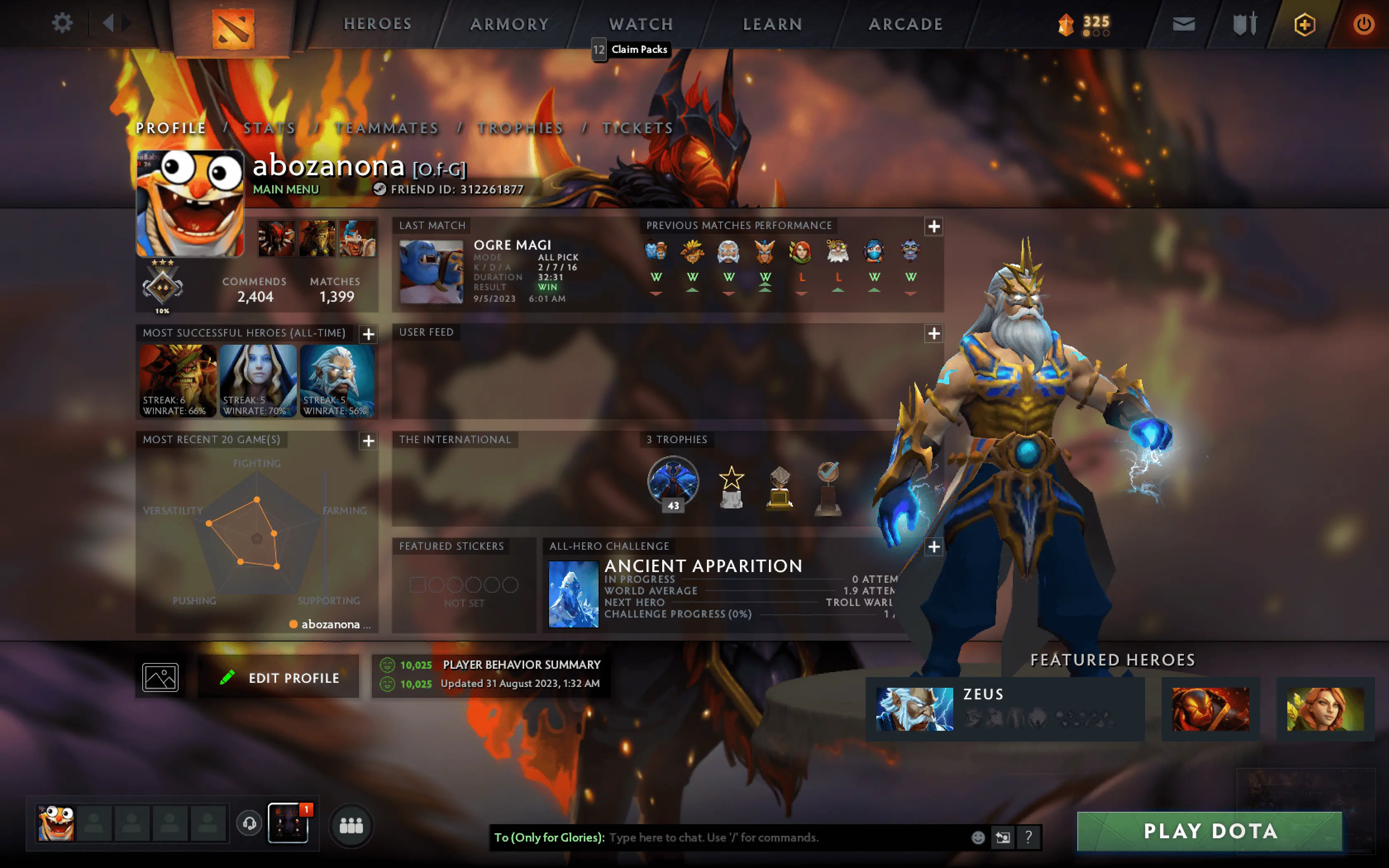Image resolution: width=1389 pixels, height=868 pixels.
Task: Open the Teammates tab
Action: [x=387, y=128]
